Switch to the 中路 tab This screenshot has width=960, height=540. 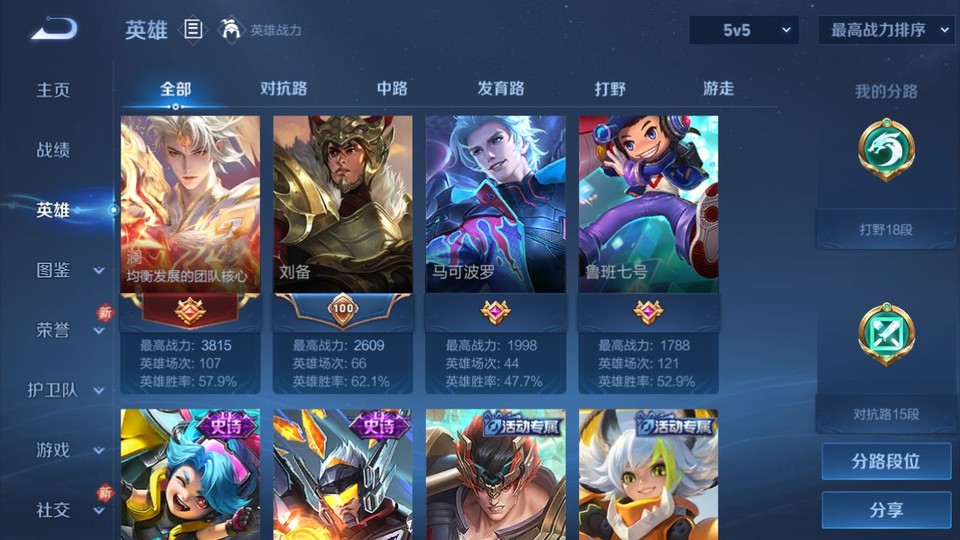392,88
